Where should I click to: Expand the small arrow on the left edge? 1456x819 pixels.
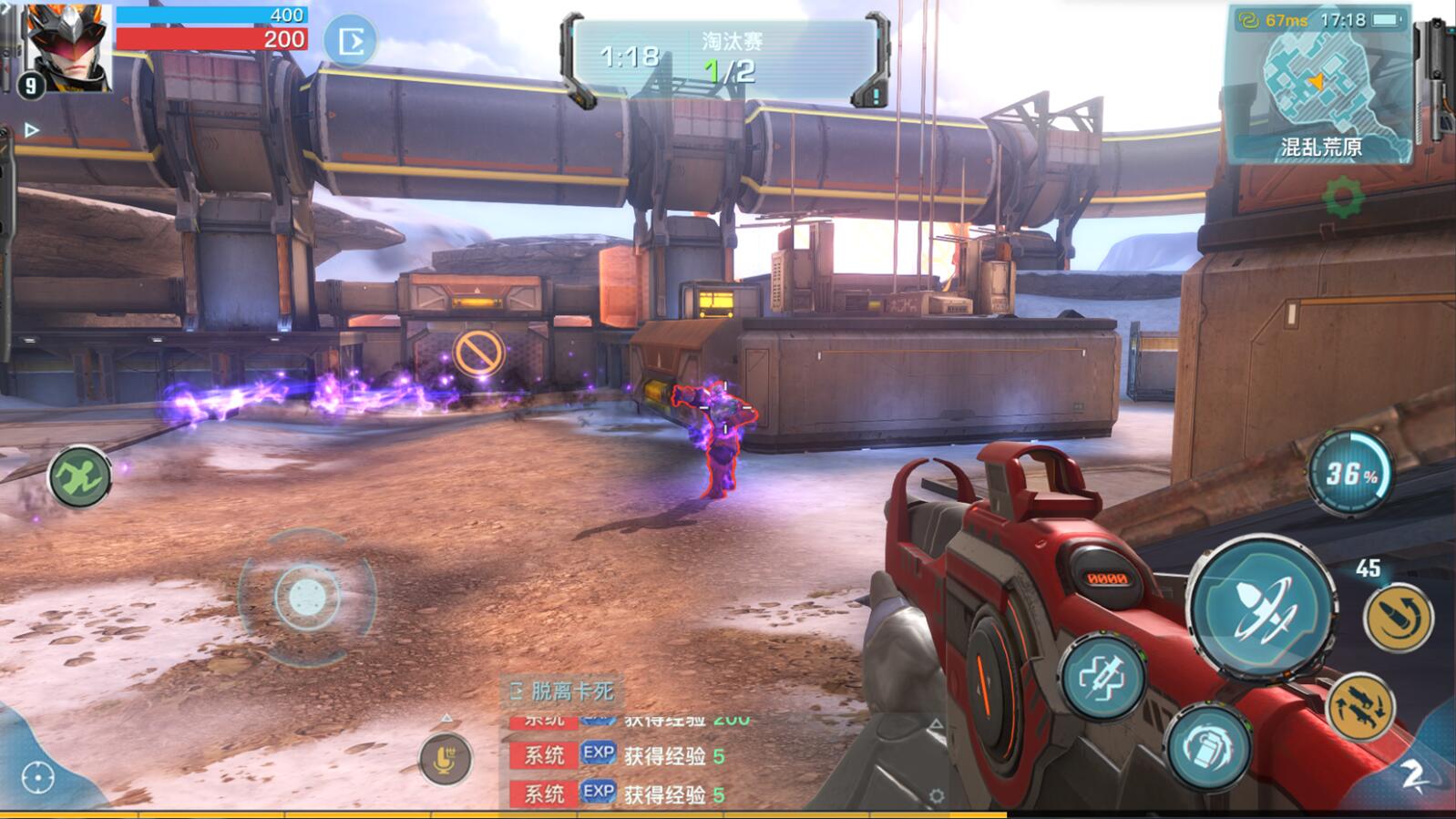(x=31, y=130)
